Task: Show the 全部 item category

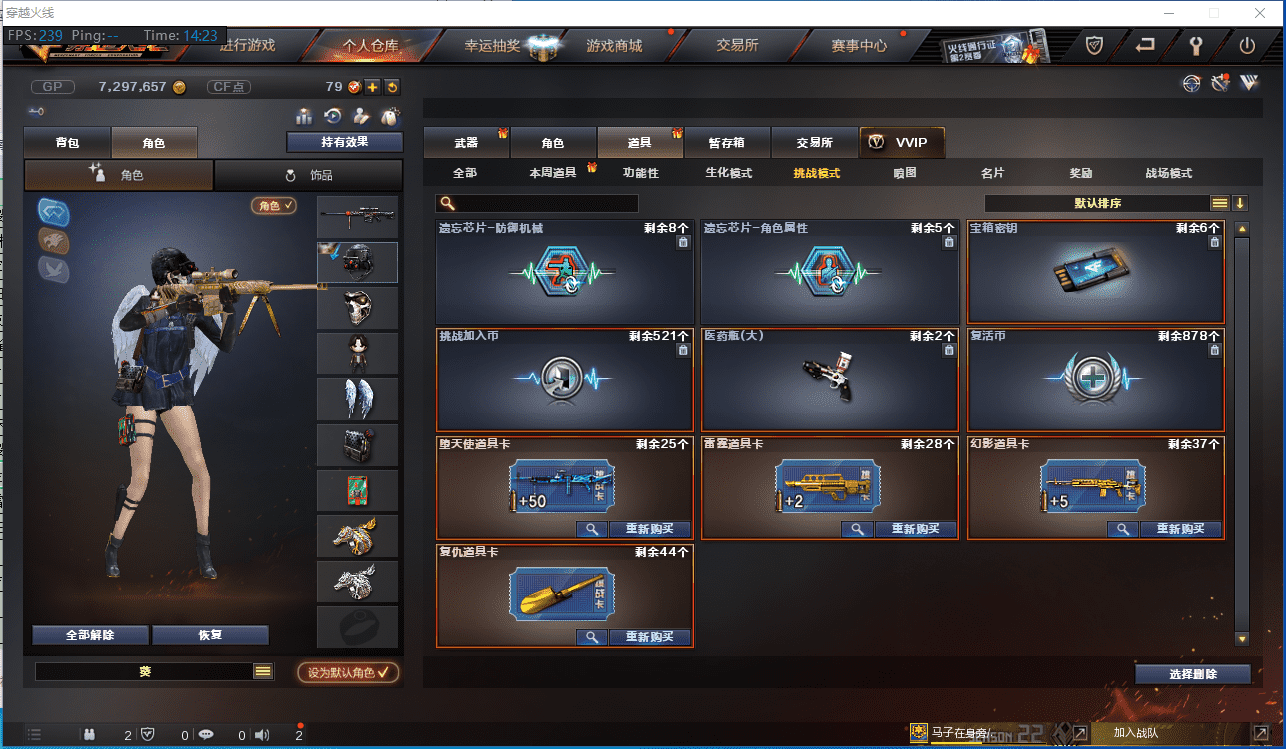Action: (x=465, y=173)
